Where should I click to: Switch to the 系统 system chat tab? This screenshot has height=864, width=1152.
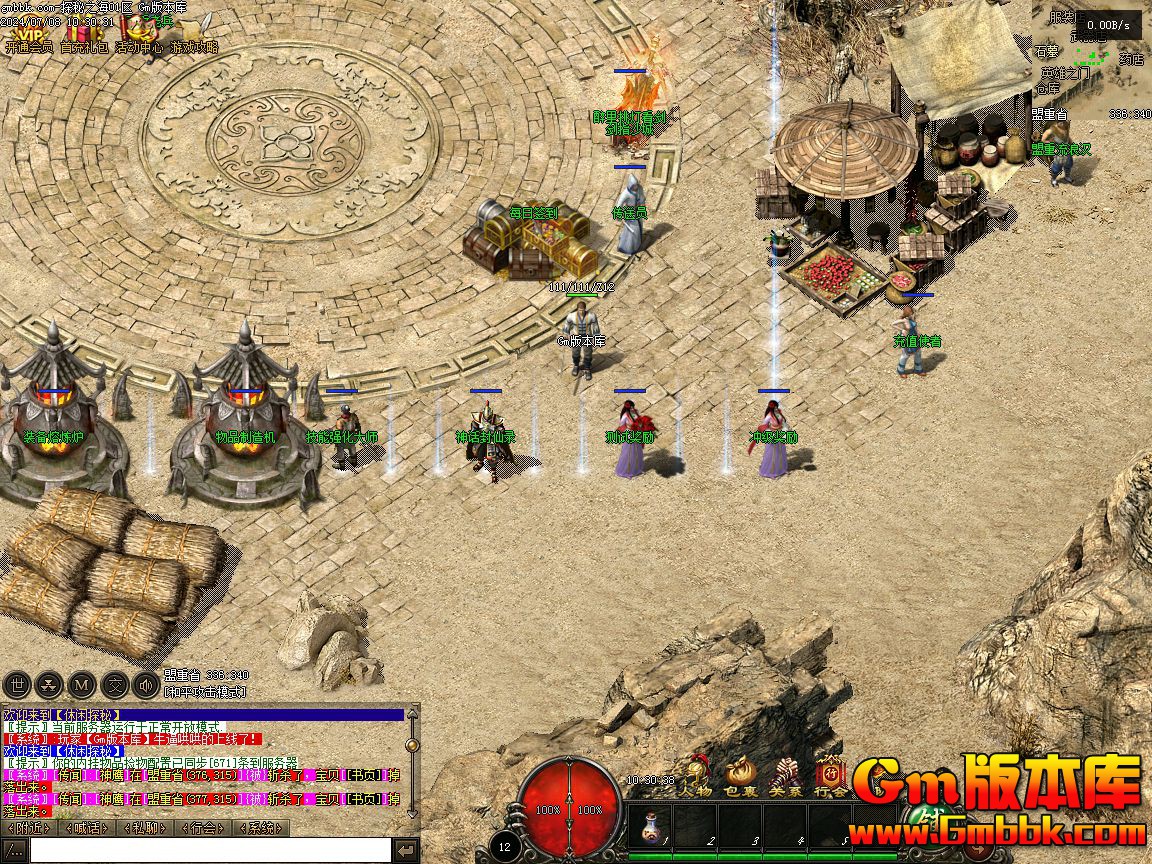(x=260, y=828)
